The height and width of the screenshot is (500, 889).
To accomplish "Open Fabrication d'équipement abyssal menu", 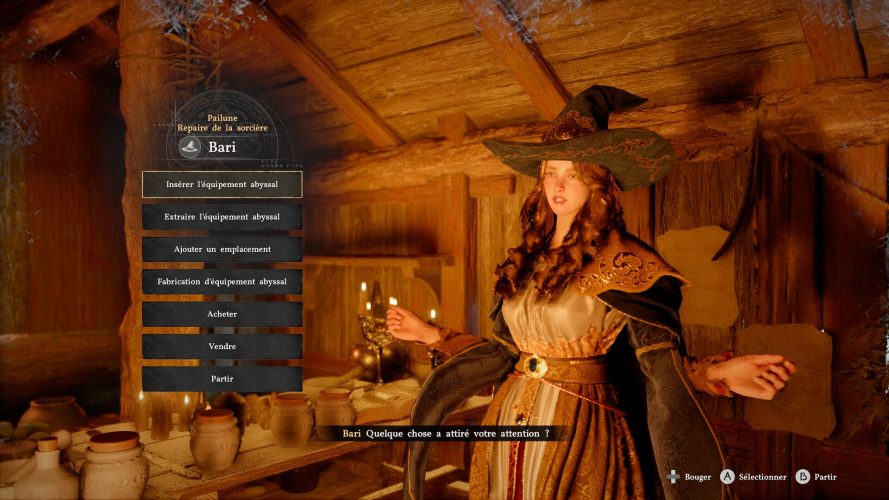I will click(222, 282).
